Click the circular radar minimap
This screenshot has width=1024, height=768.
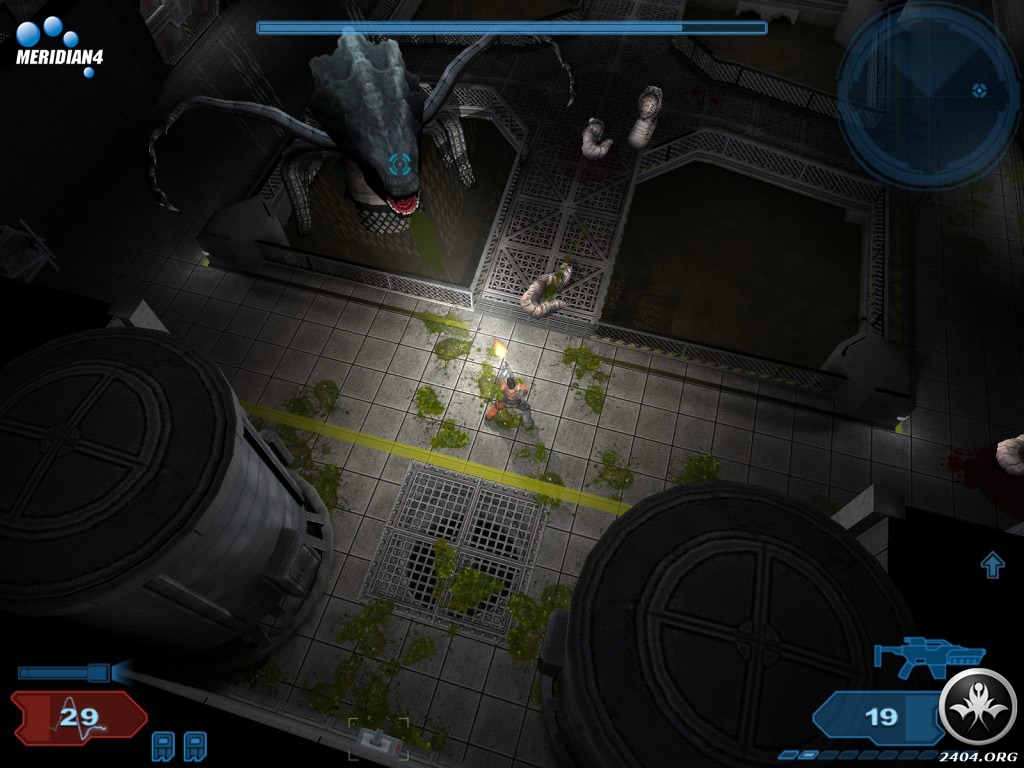tap(927, 94)
